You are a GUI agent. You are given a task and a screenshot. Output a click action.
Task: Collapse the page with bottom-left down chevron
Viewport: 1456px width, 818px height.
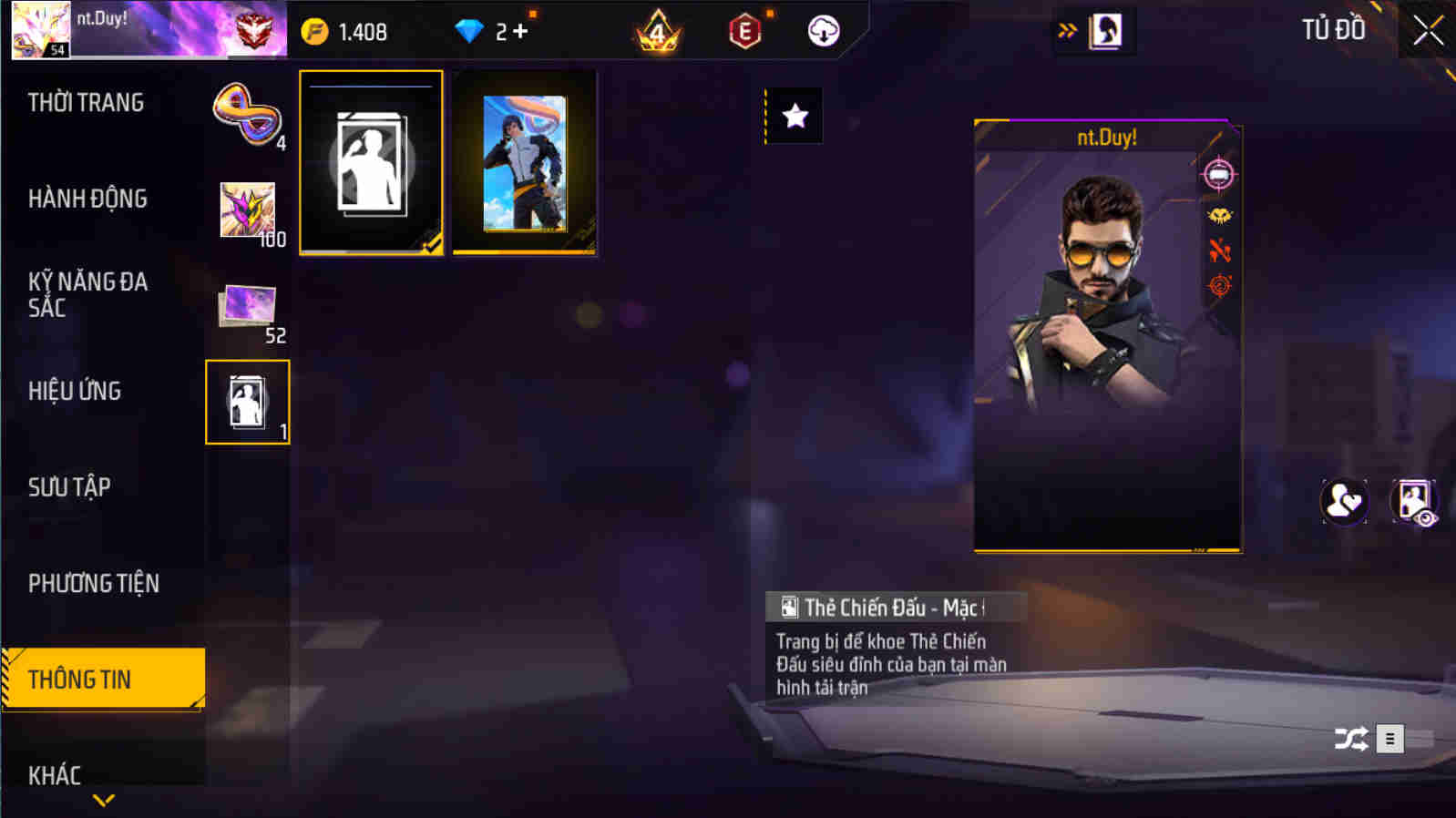[x=100, y=800]
